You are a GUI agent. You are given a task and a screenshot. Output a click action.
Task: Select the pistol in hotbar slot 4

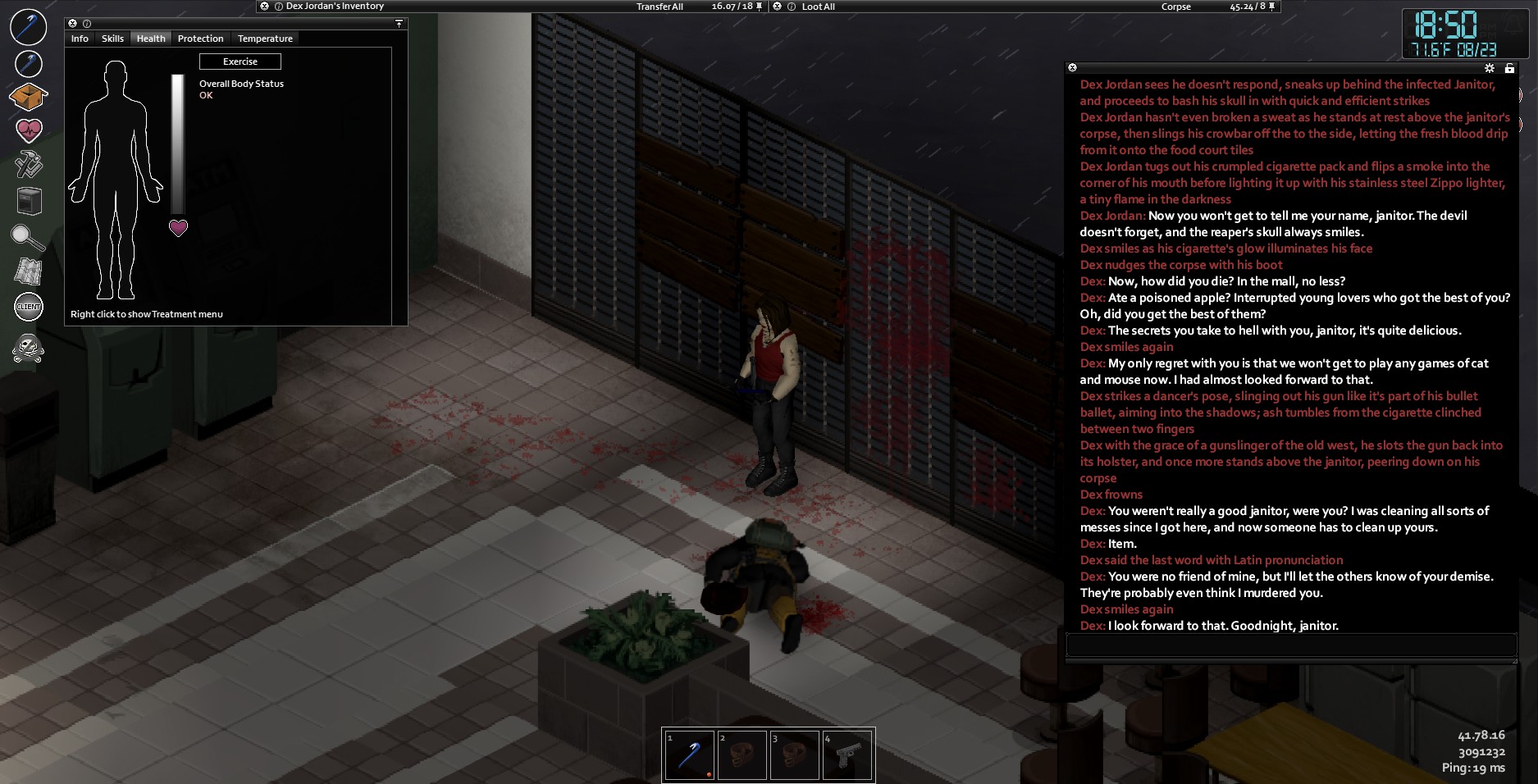(x=847, y=755)
